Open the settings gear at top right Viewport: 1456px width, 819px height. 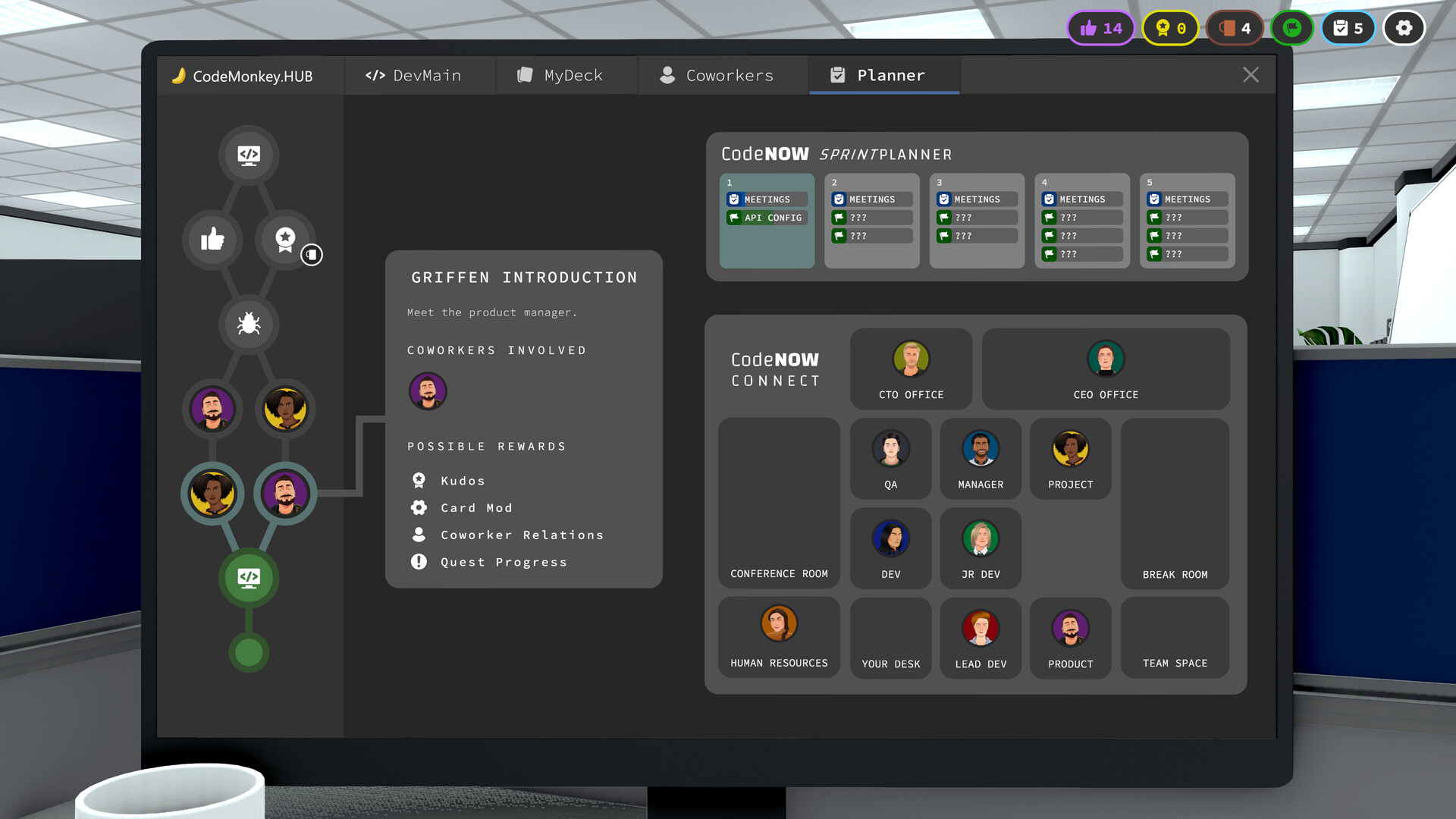pyautogui.click(x=1404, y=27)
